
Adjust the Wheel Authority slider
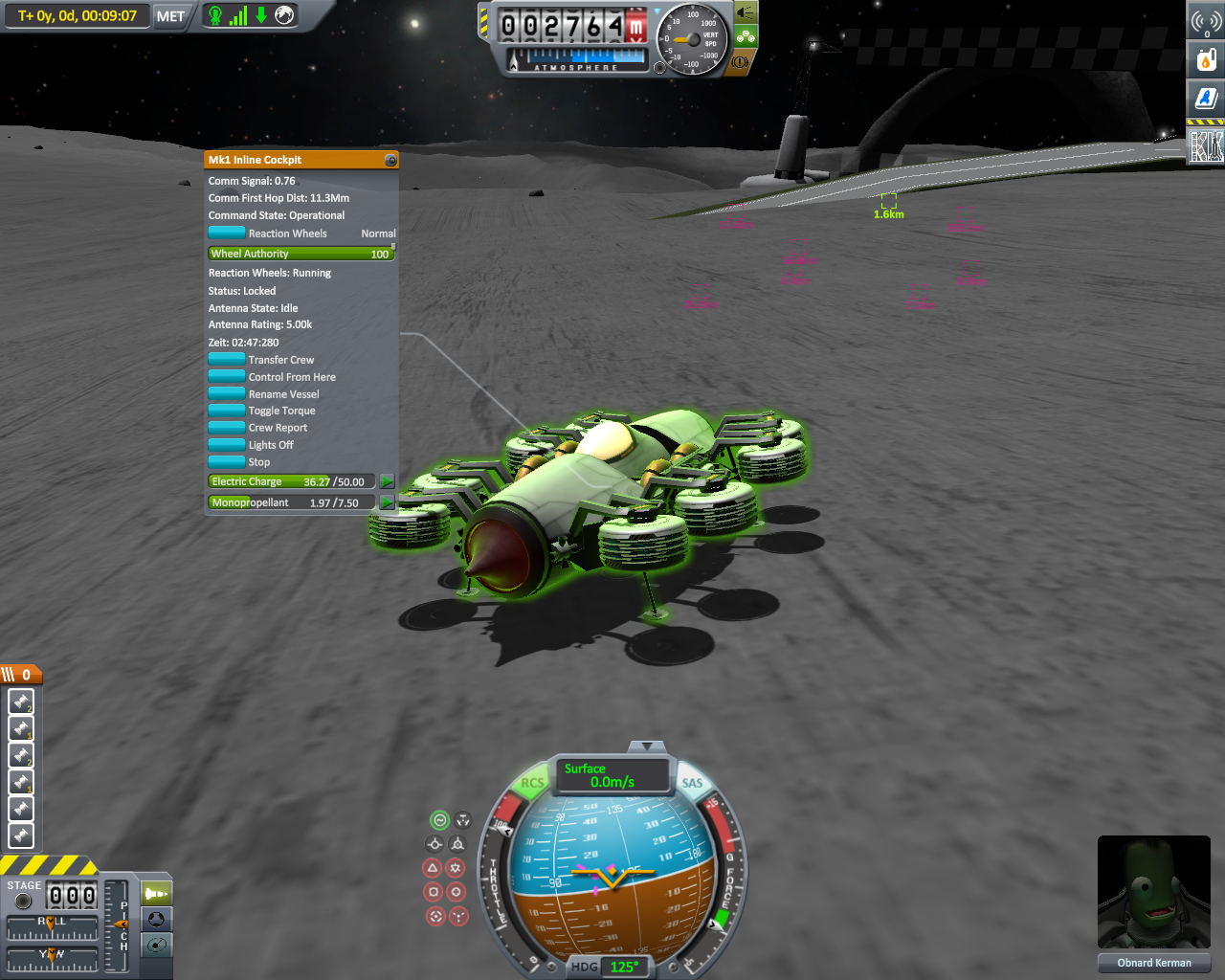301,254
